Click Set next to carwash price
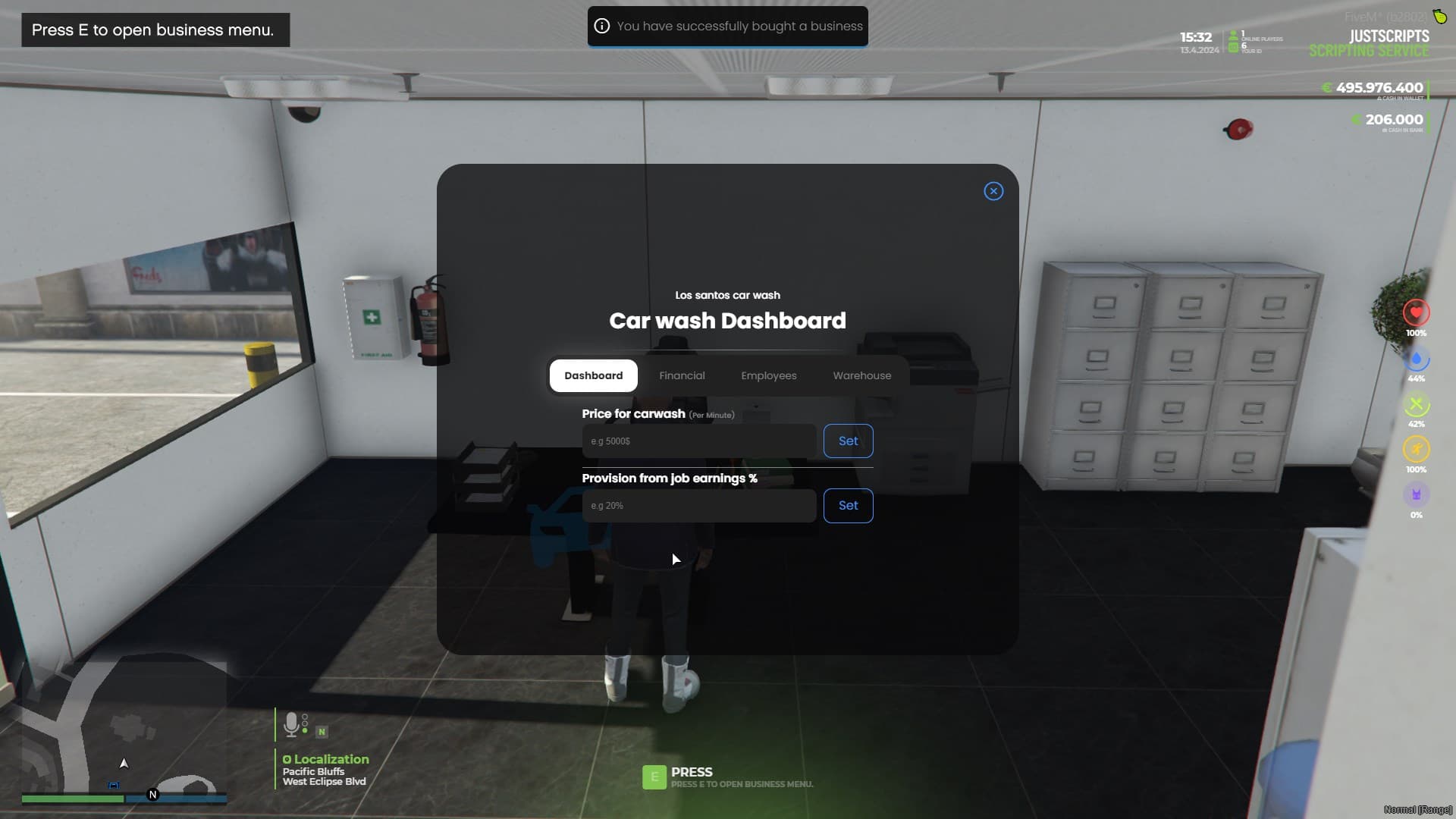 (x=848, y=441)
